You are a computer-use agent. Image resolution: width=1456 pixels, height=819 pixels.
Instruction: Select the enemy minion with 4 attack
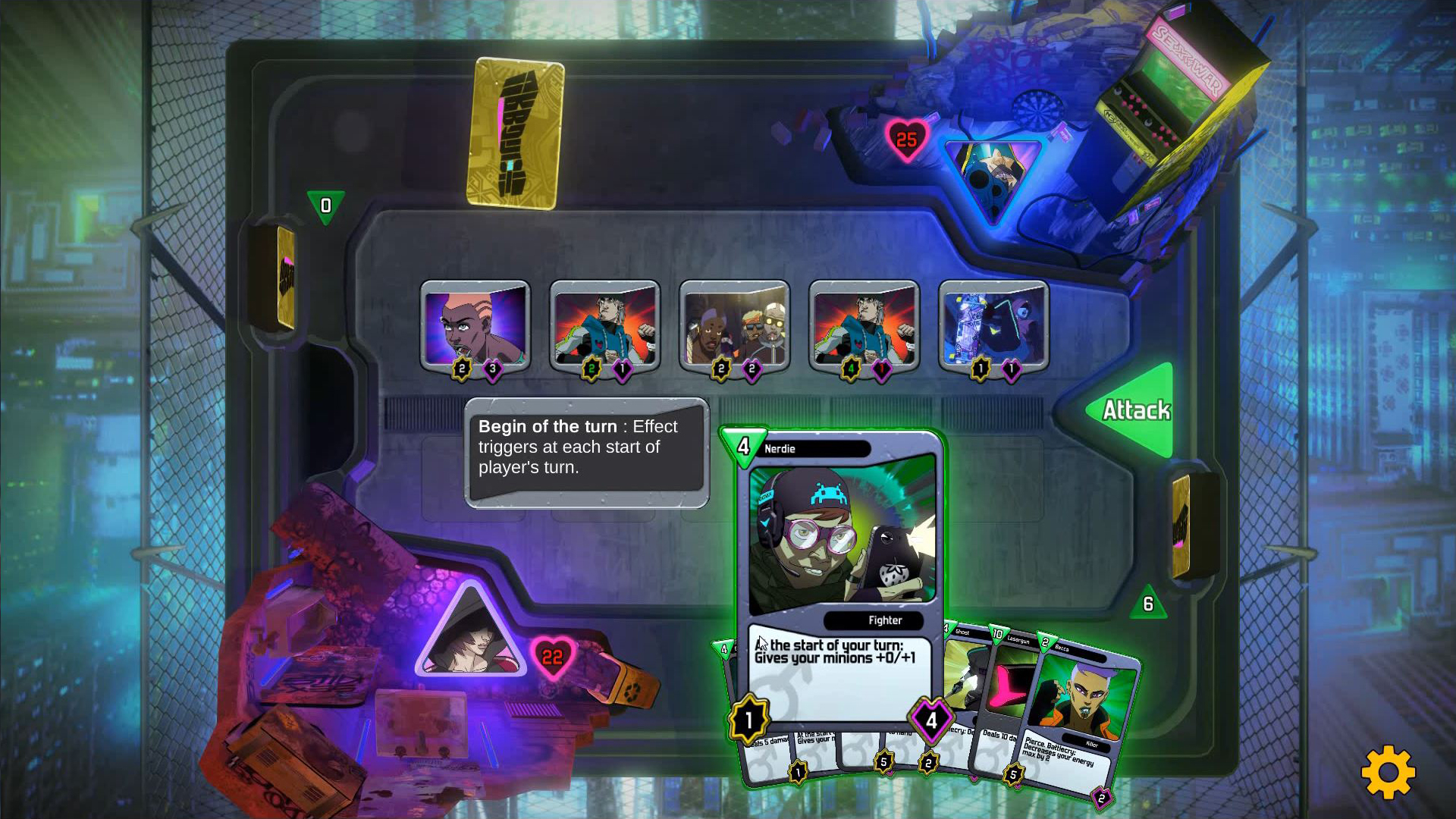pos(863,326)
